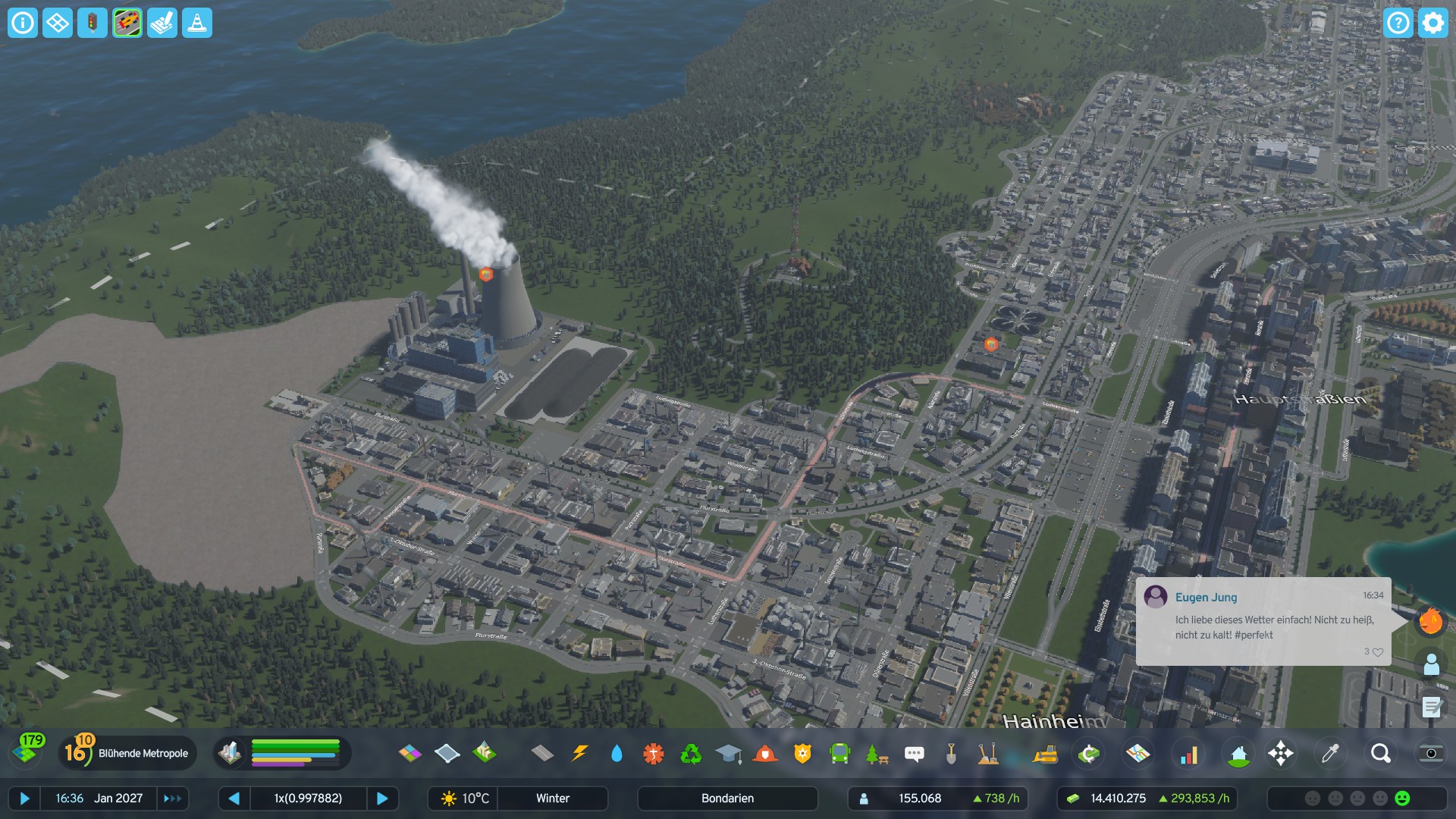Click the RCI demand bars next to the milestone

coord(296,753)
